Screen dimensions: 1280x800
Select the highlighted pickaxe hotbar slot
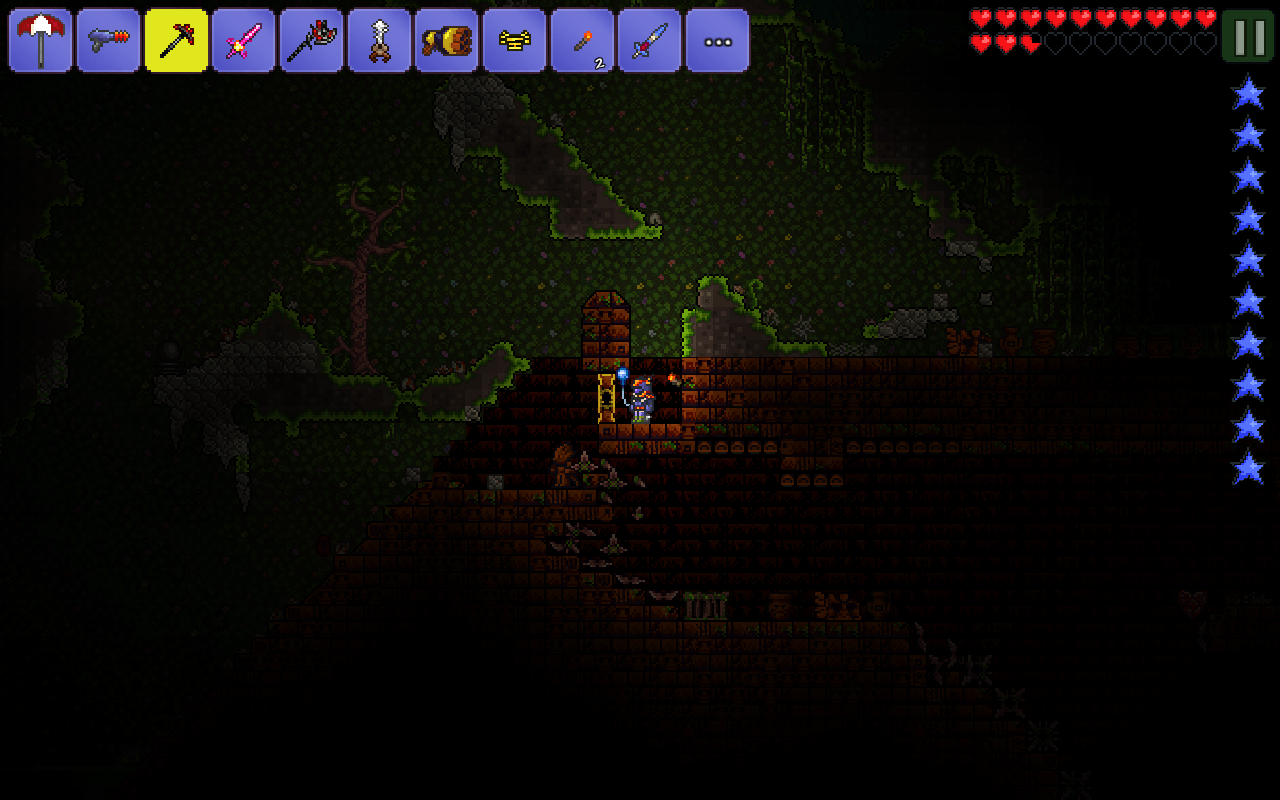(x=176, y=40)
